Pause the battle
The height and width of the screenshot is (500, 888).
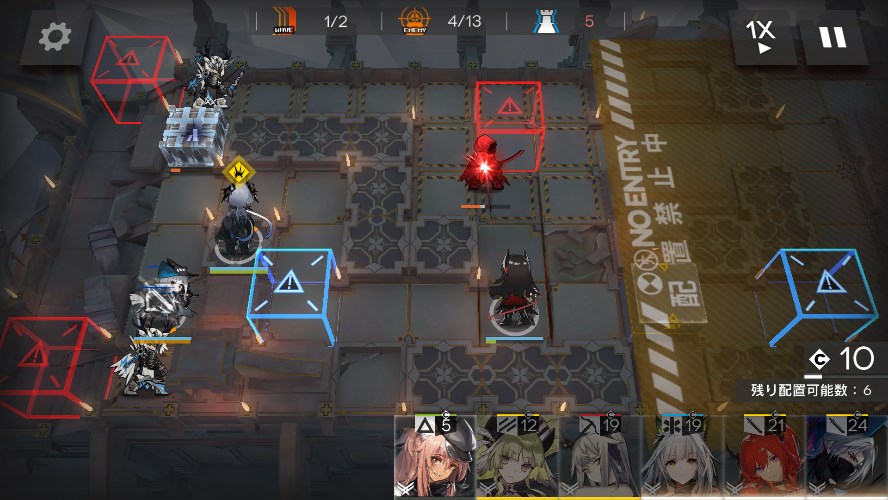[x=832, y=38]
